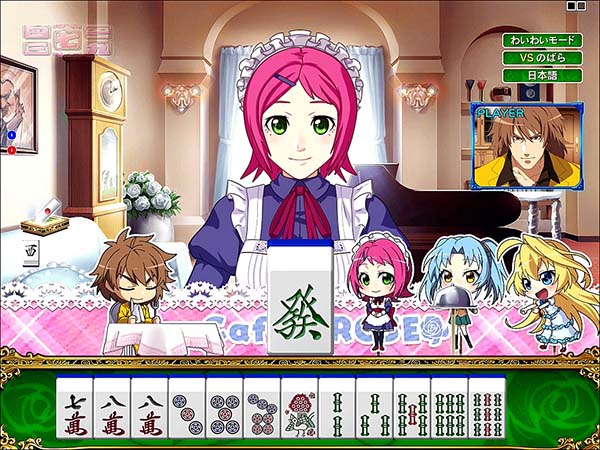This screenshot has height=450, width=600.
Task: Toggle the わいわいモード button
Action: (x=541, y=40)
